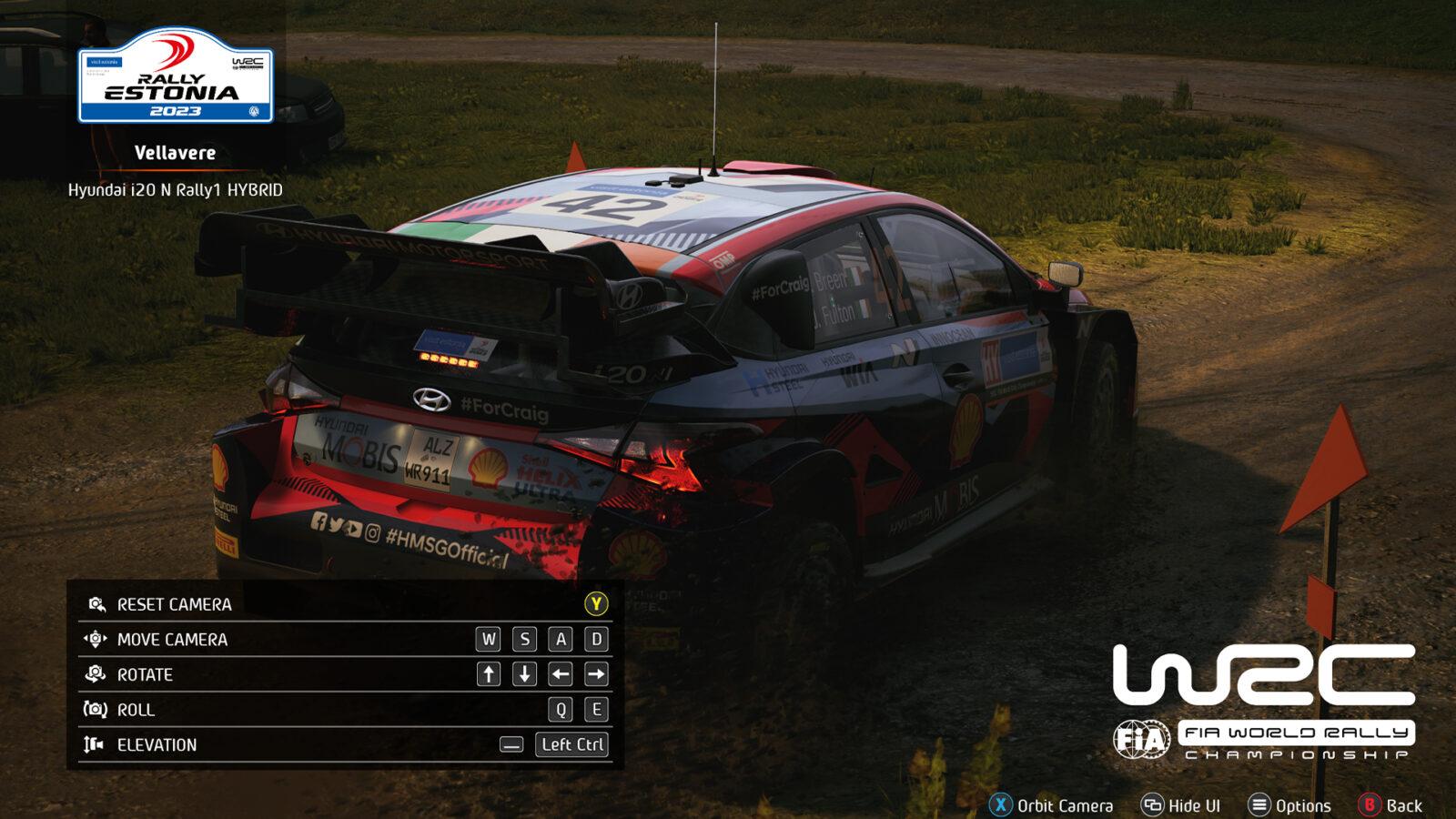Click the Move Camera gamepad icon
The width and height of the screenshot is (1456, 819).
pos(94,640)
